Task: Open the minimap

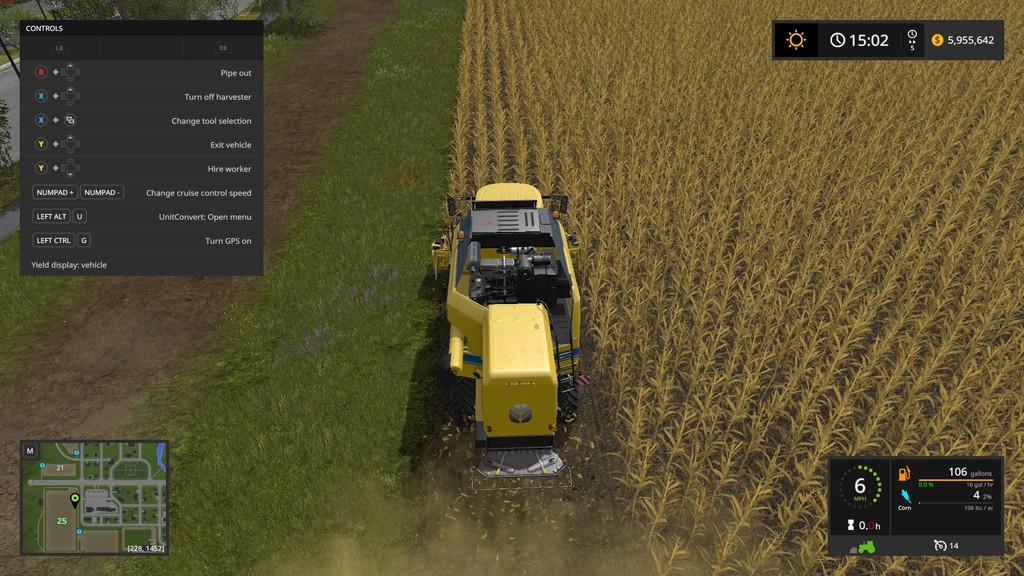Action: pyautogui.click(x=30, y=451)
